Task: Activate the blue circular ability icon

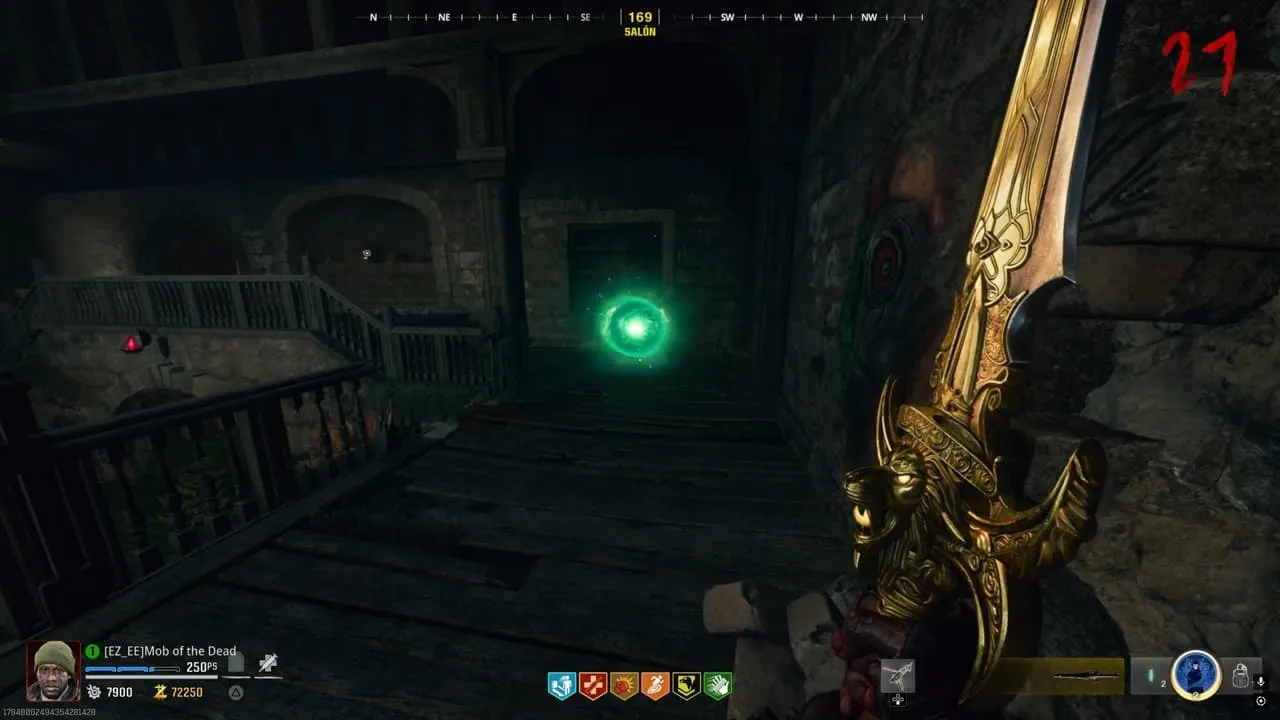Action: click(1196, 675)
